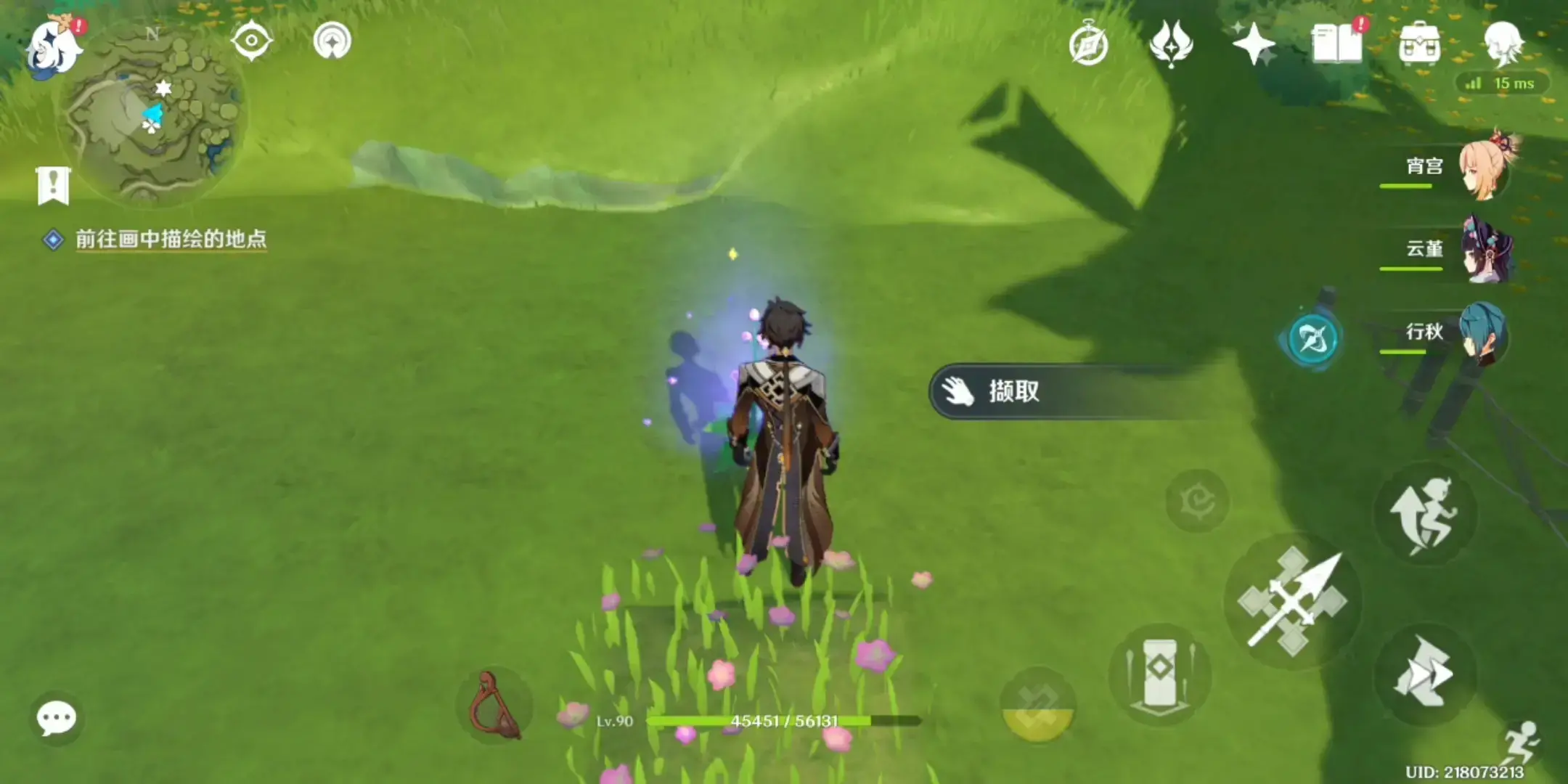The image size is (1568, 784).
Task: Use the slingshot gadget button
Action: tap(494, 706)
